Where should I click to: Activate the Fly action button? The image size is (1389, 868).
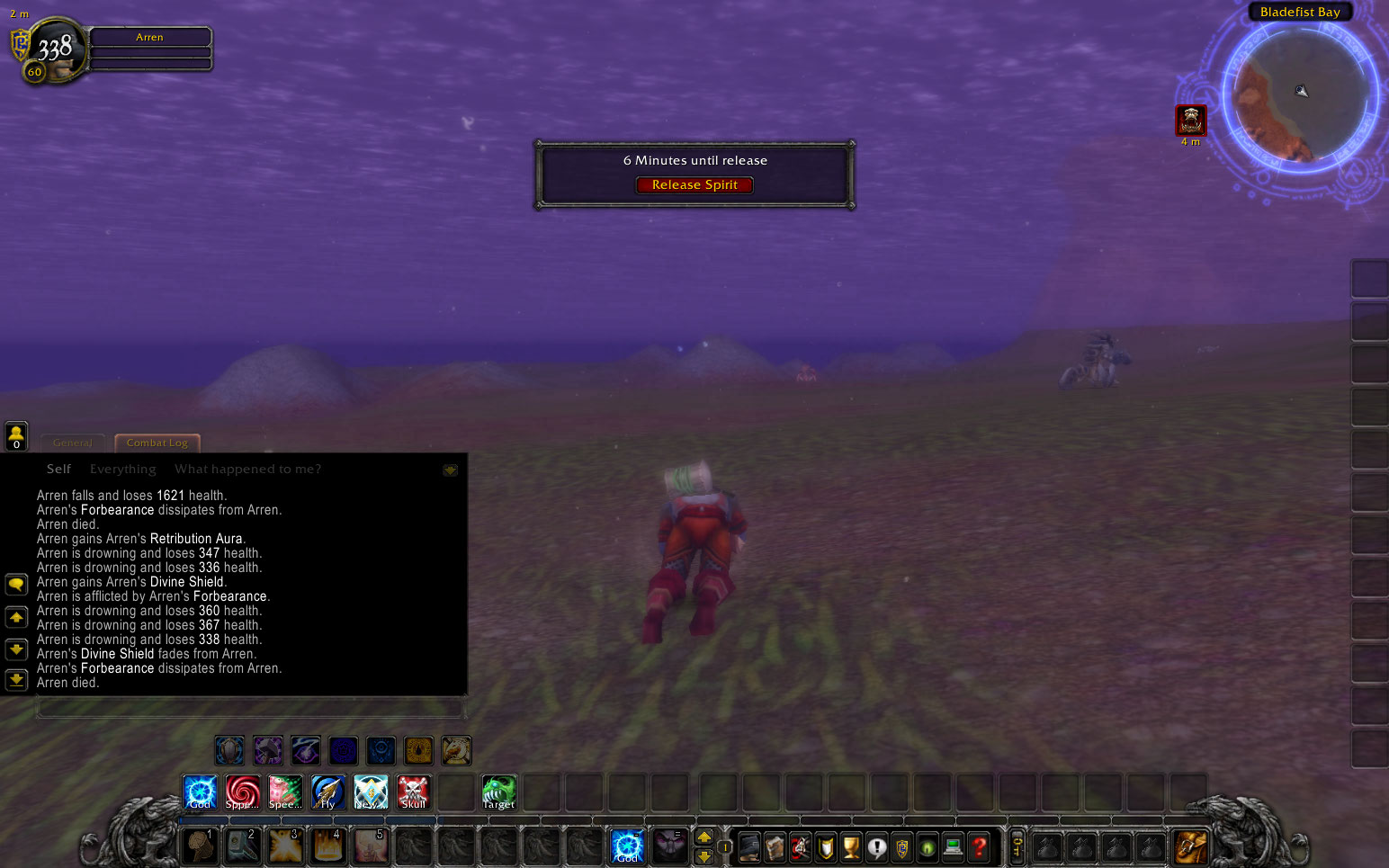tap(328, 792)
